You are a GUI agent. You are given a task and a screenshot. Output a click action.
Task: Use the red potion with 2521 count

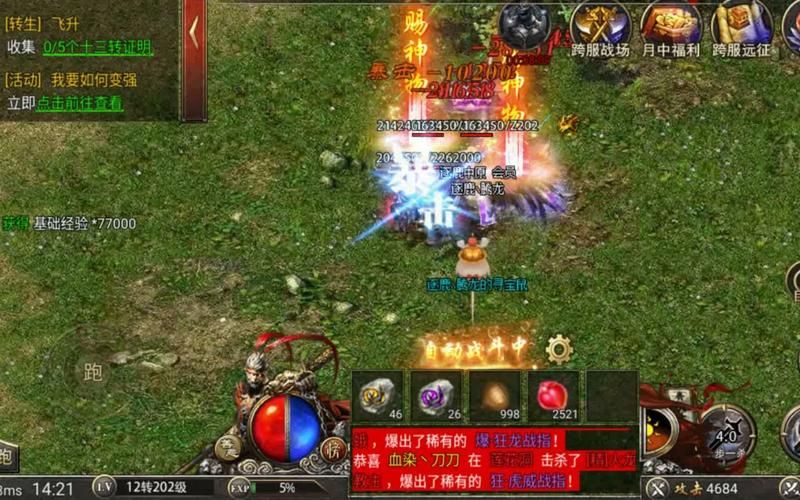(x=552, y=395)
